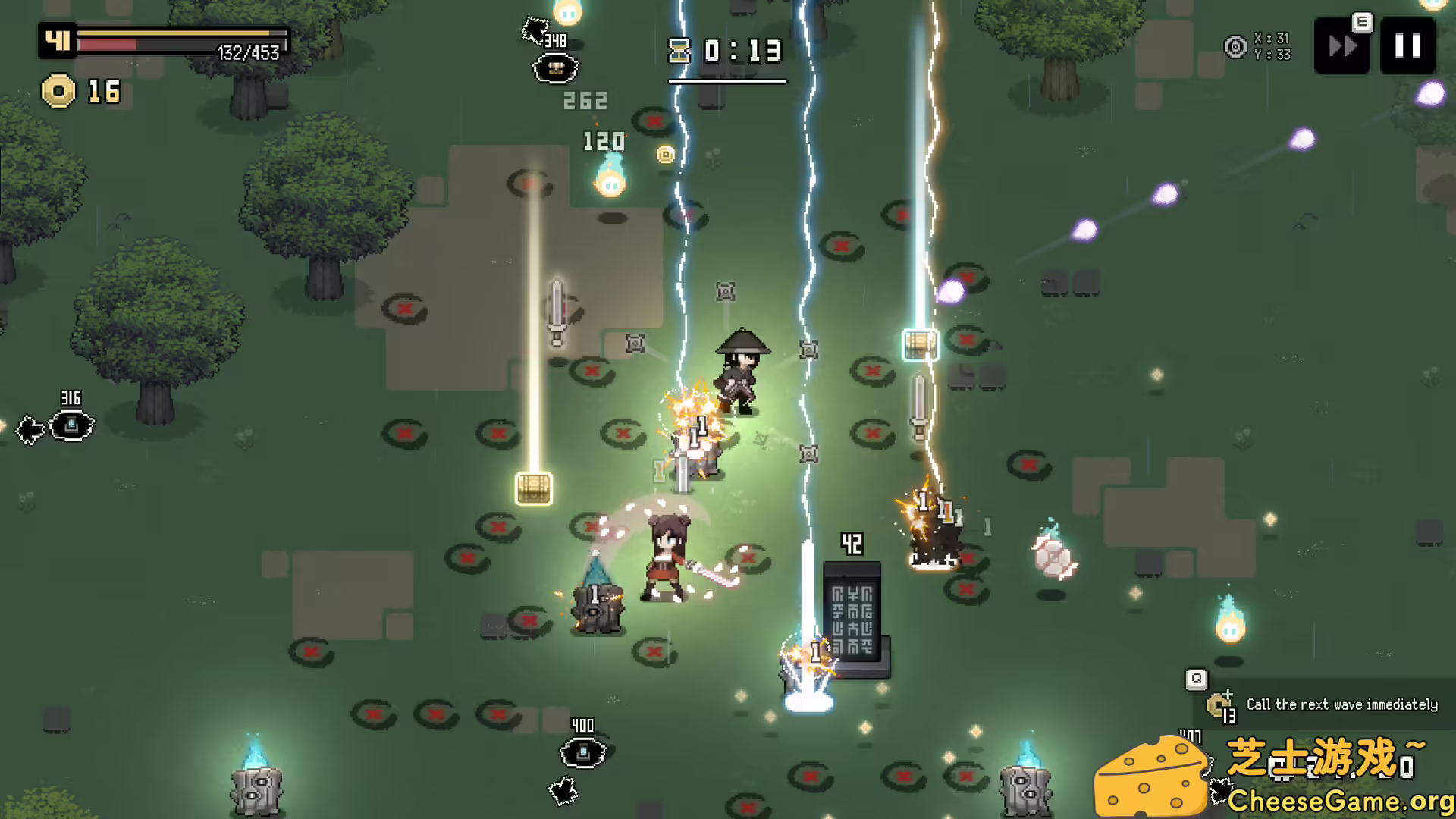
Task: Enable double-speed with the fast-forward toggle
Action: [1341, 45]
